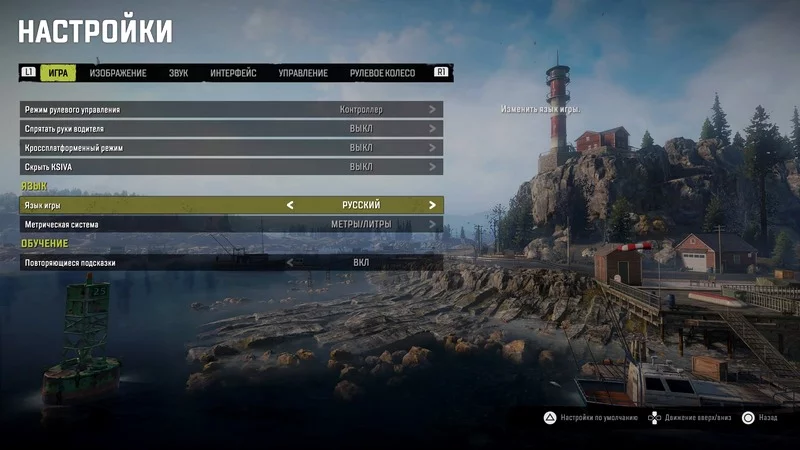
Task: Select the ЗВУК tab
Action: [x=178, y=73]
